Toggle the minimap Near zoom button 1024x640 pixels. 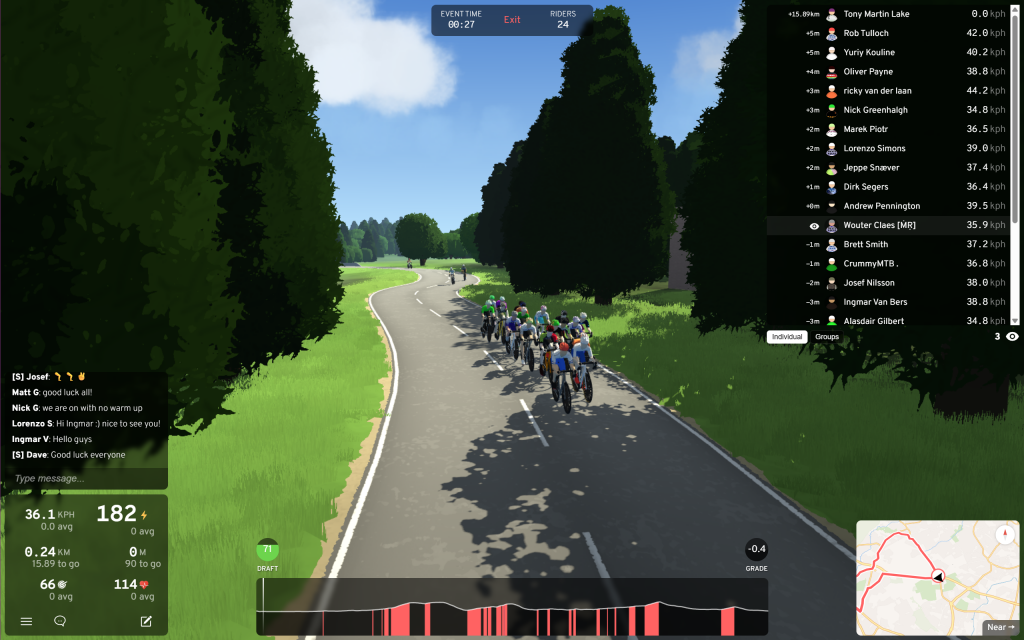(x=1000, y=627)
